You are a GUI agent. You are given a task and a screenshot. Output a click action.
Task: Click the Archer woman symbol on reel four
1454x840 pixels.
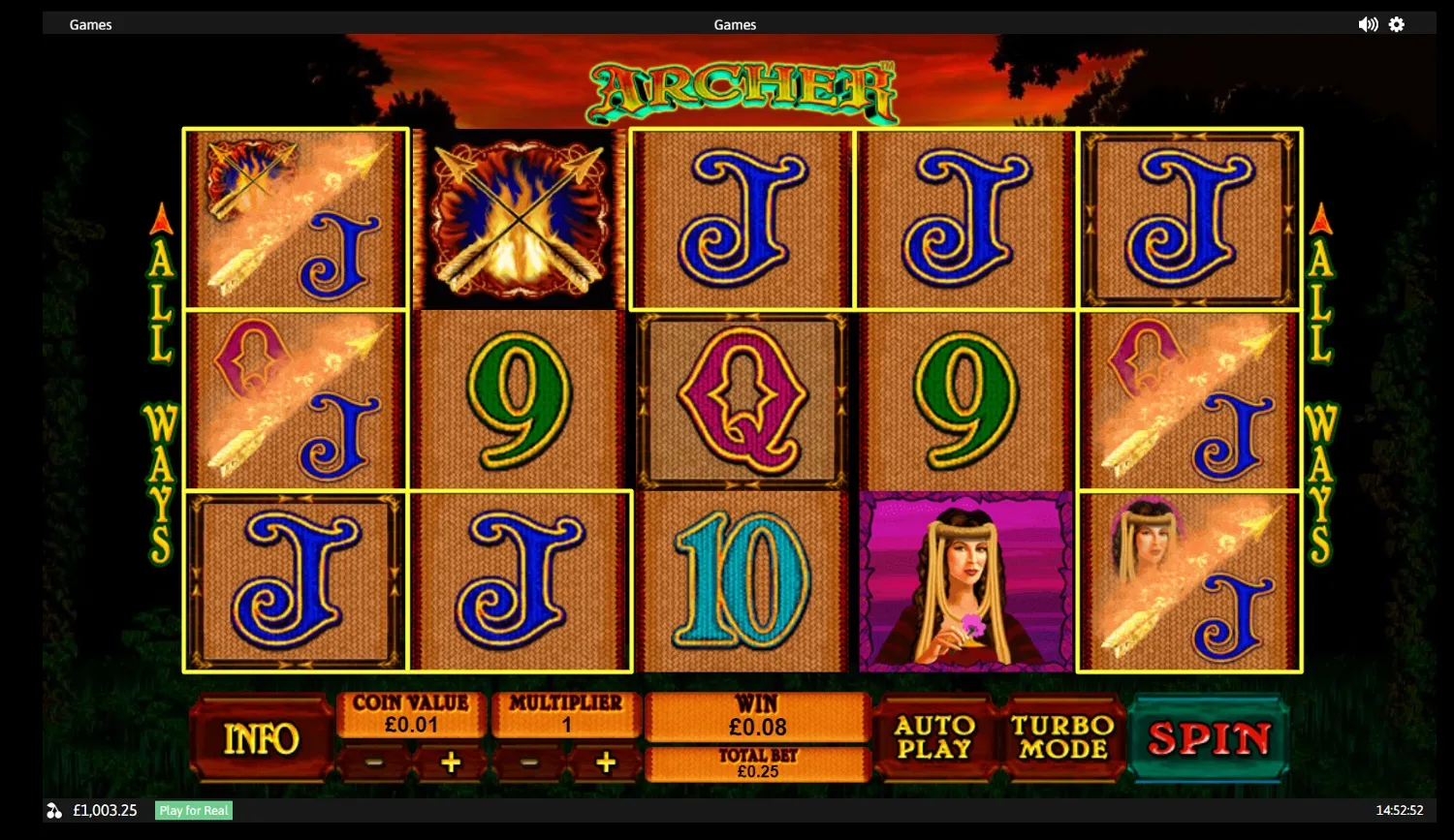965,581
